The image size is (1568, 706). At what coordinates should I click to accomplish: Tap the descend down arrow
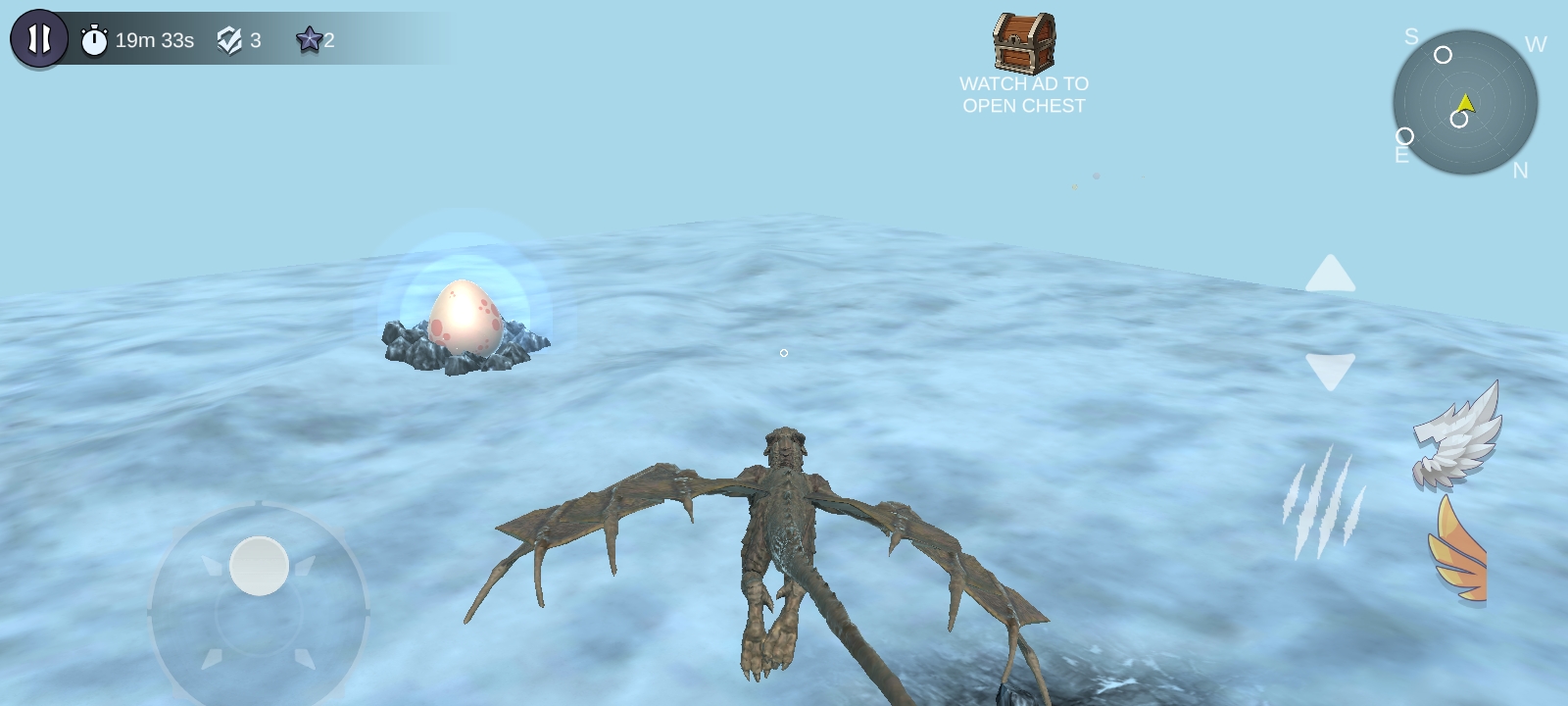(1330, 371)
